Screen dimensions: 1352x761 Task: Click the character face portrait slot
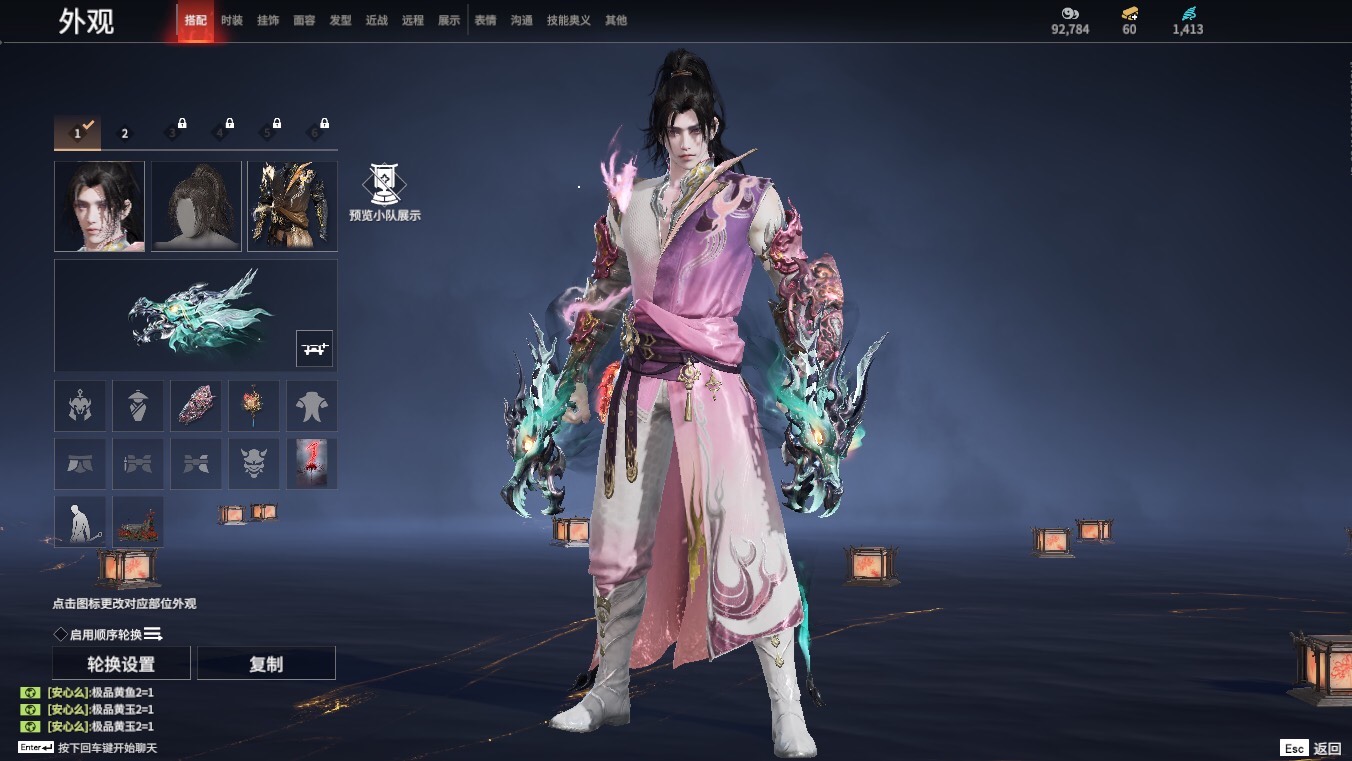99,206
